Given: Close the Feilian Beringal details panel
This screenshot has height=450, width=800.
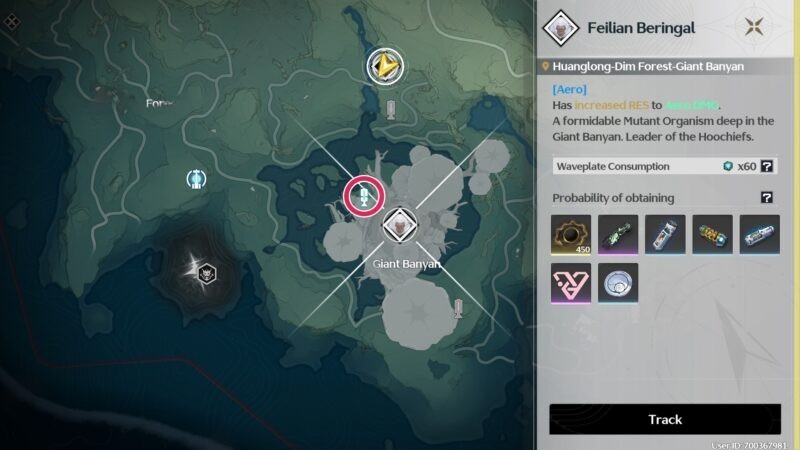Looking at the screenshot, I should pos(756,28).
